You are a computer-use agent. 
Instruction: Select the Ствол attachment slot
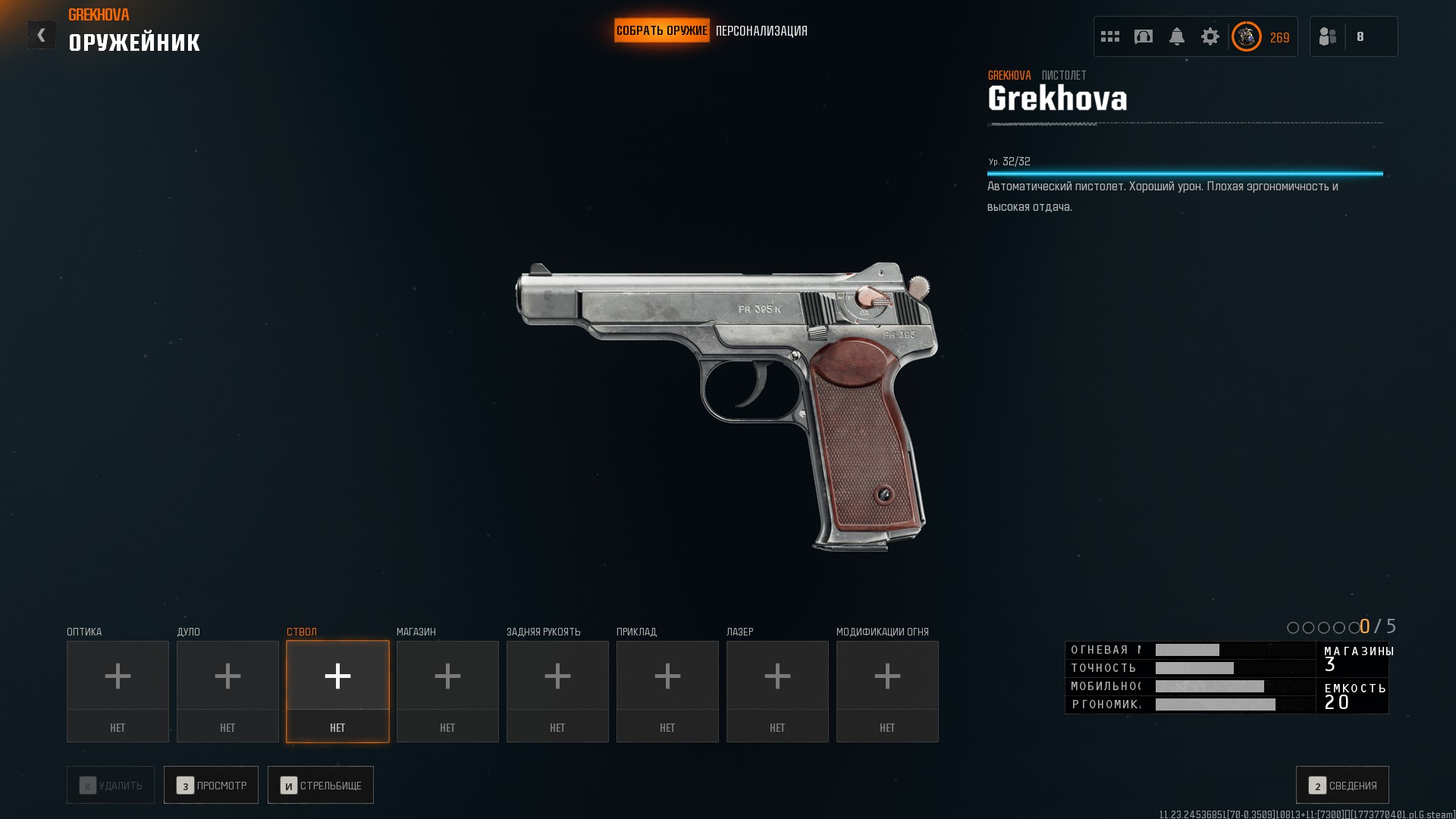pos(337,691)
